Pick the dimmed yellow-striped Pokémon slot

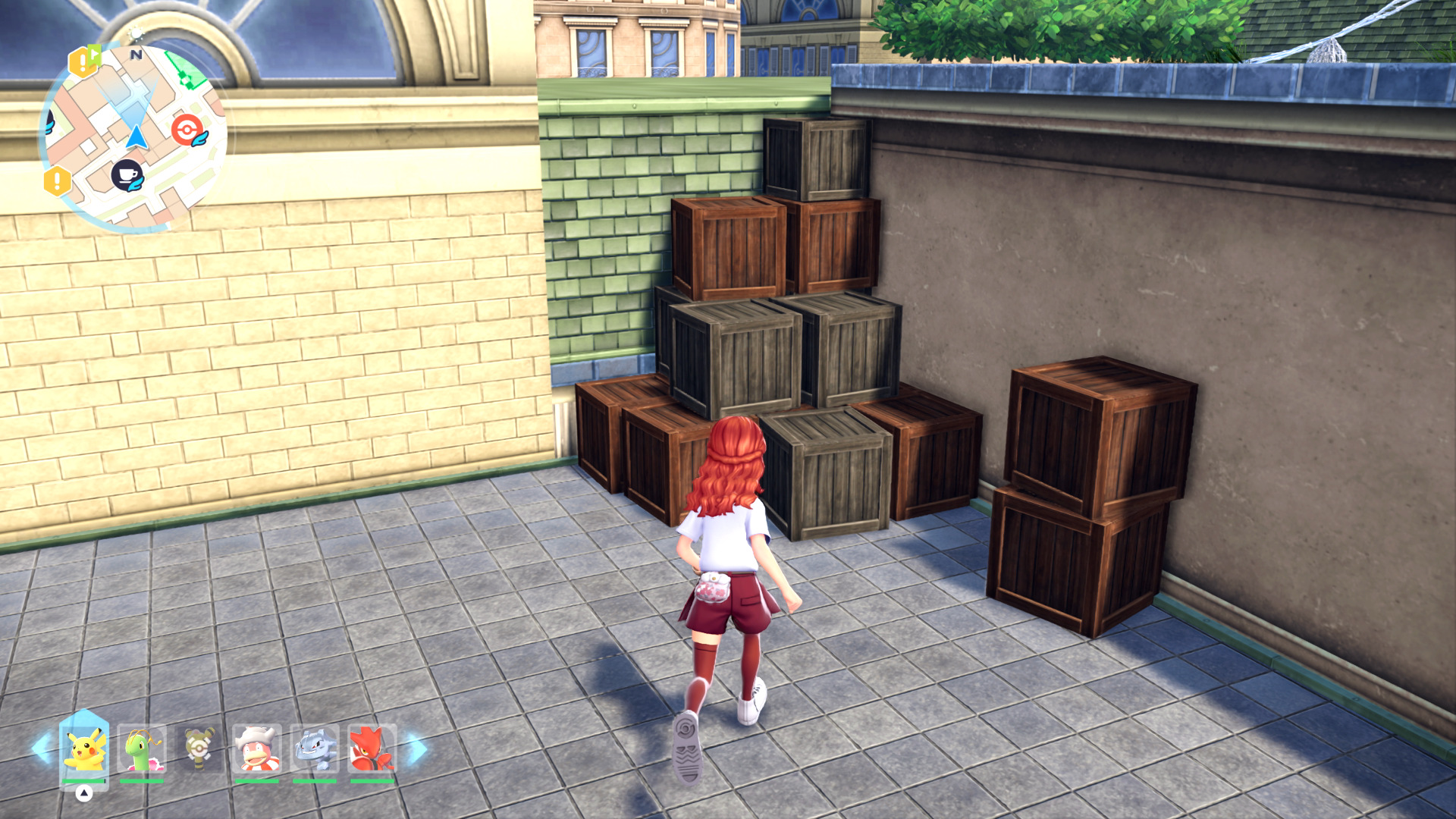(199, 748)
